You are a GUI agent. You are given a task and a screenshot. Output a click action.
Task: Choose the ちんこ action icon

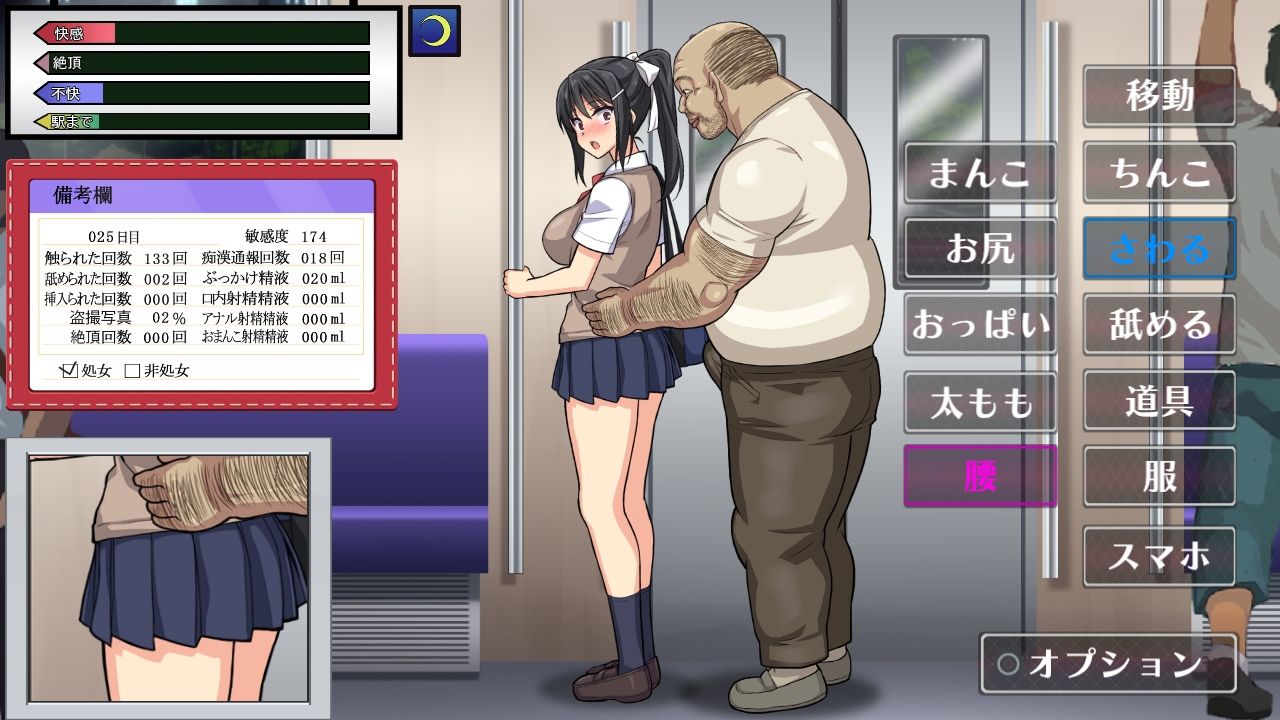1159,173
